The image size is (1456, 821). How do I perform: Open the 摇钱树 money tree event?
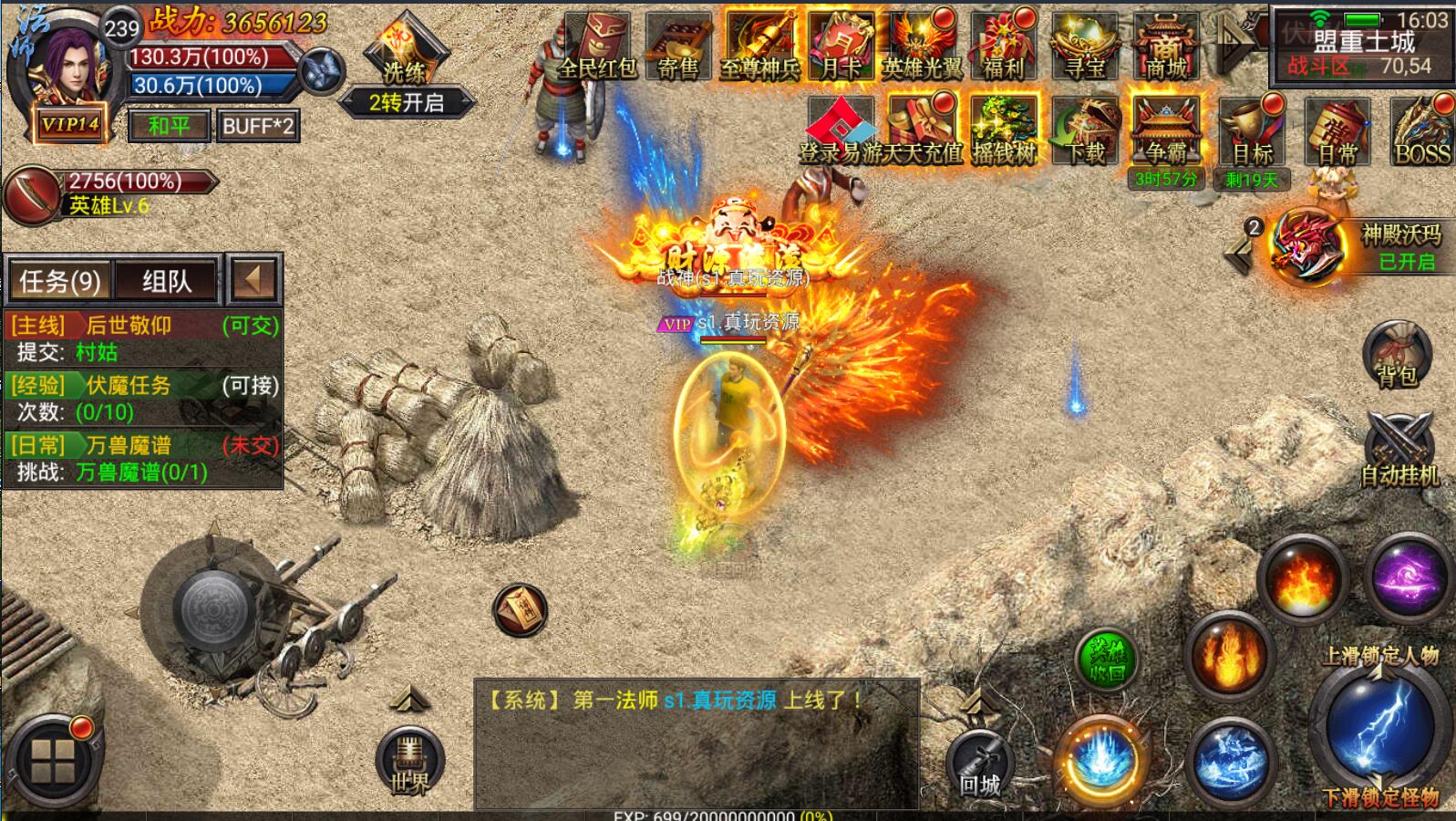(x=1004, y=132)
